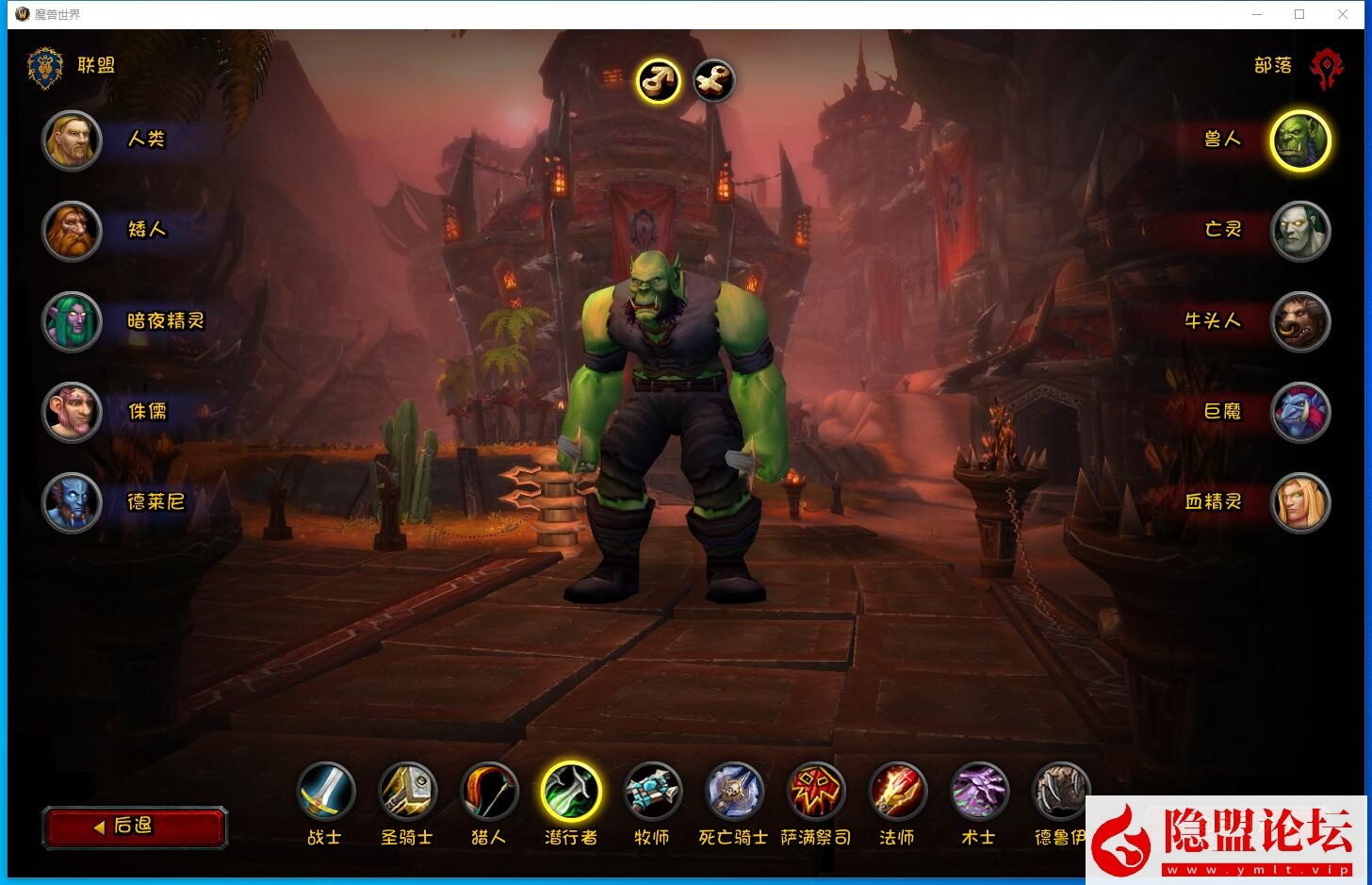
Task: Select the Mage class (法师)
Action: point(897,792)
